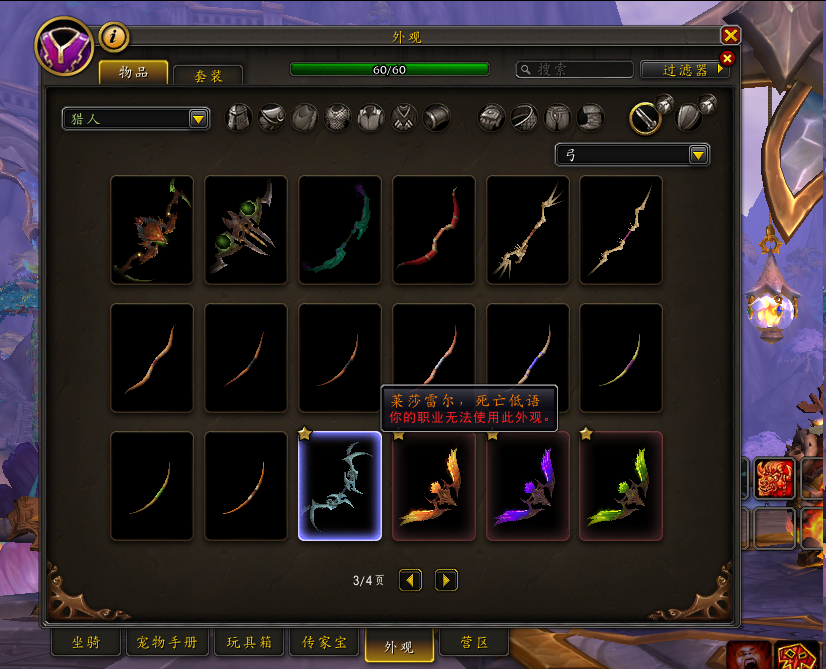The height and width of the screenshot is (669, 826).
Task: Go to the next appearance page
Action: point(446,580)
